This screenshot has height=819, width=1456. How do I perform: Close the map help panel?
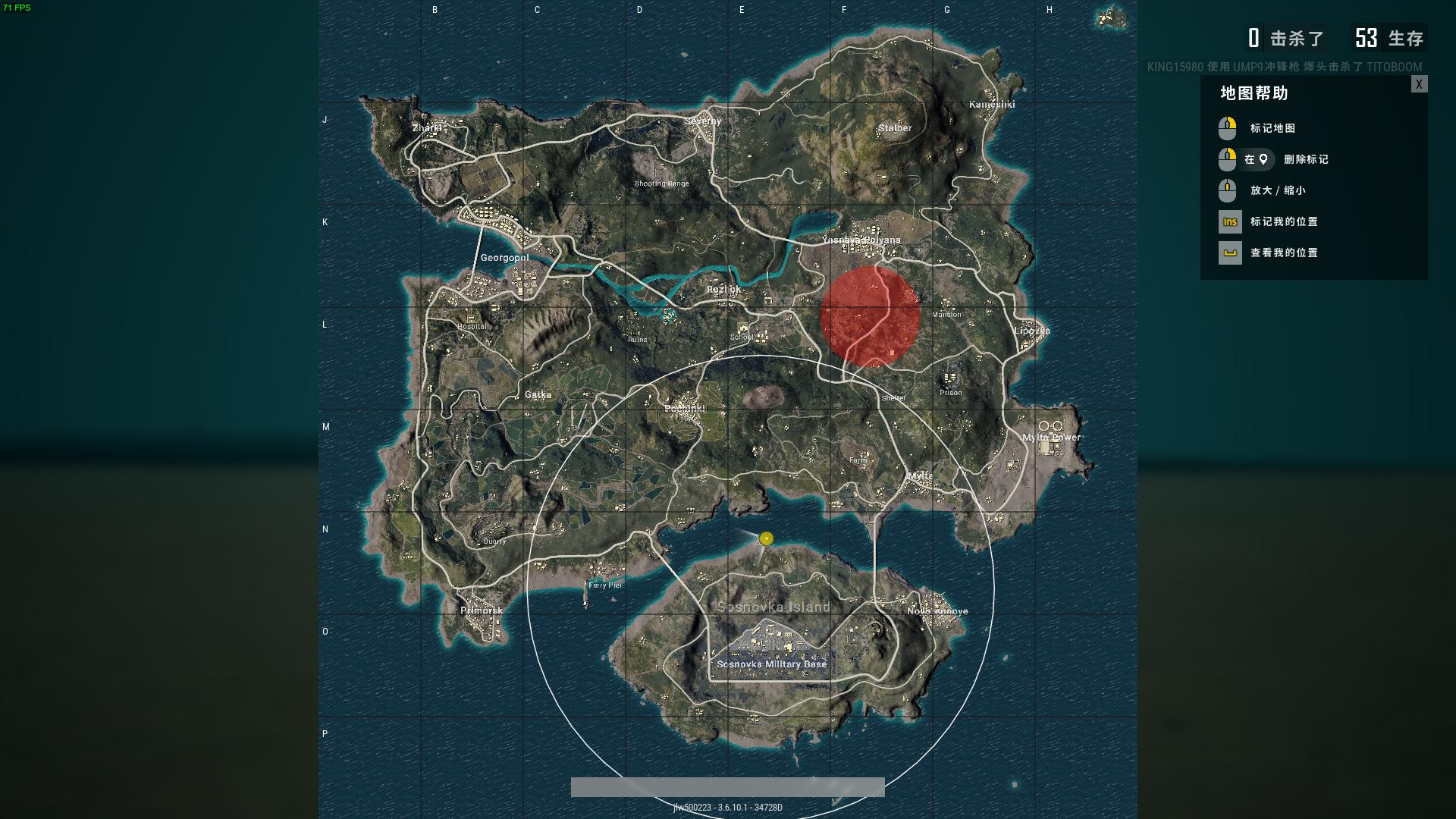[x=1419, y=84]
